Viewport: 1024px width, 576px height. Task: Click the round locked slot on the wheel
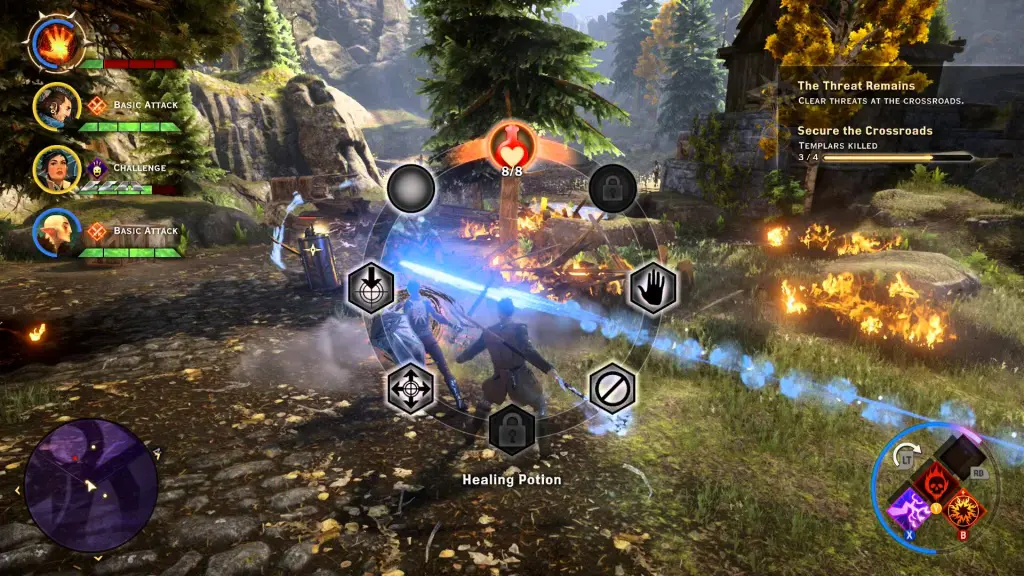[613, 188]
